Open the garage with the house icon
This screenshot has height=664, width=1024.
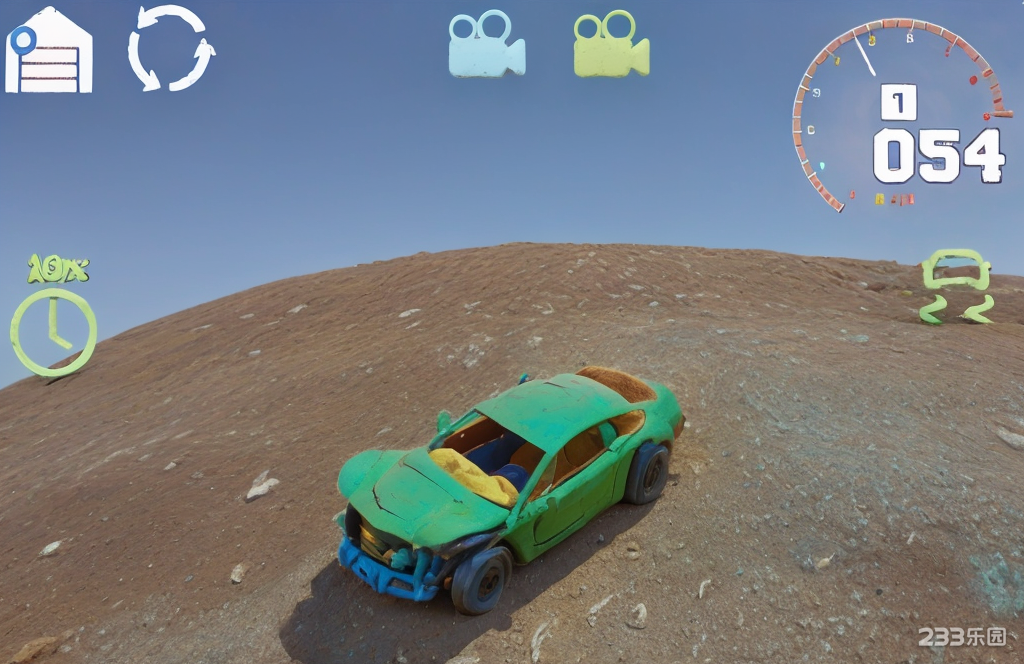click(x=49, y=51)
